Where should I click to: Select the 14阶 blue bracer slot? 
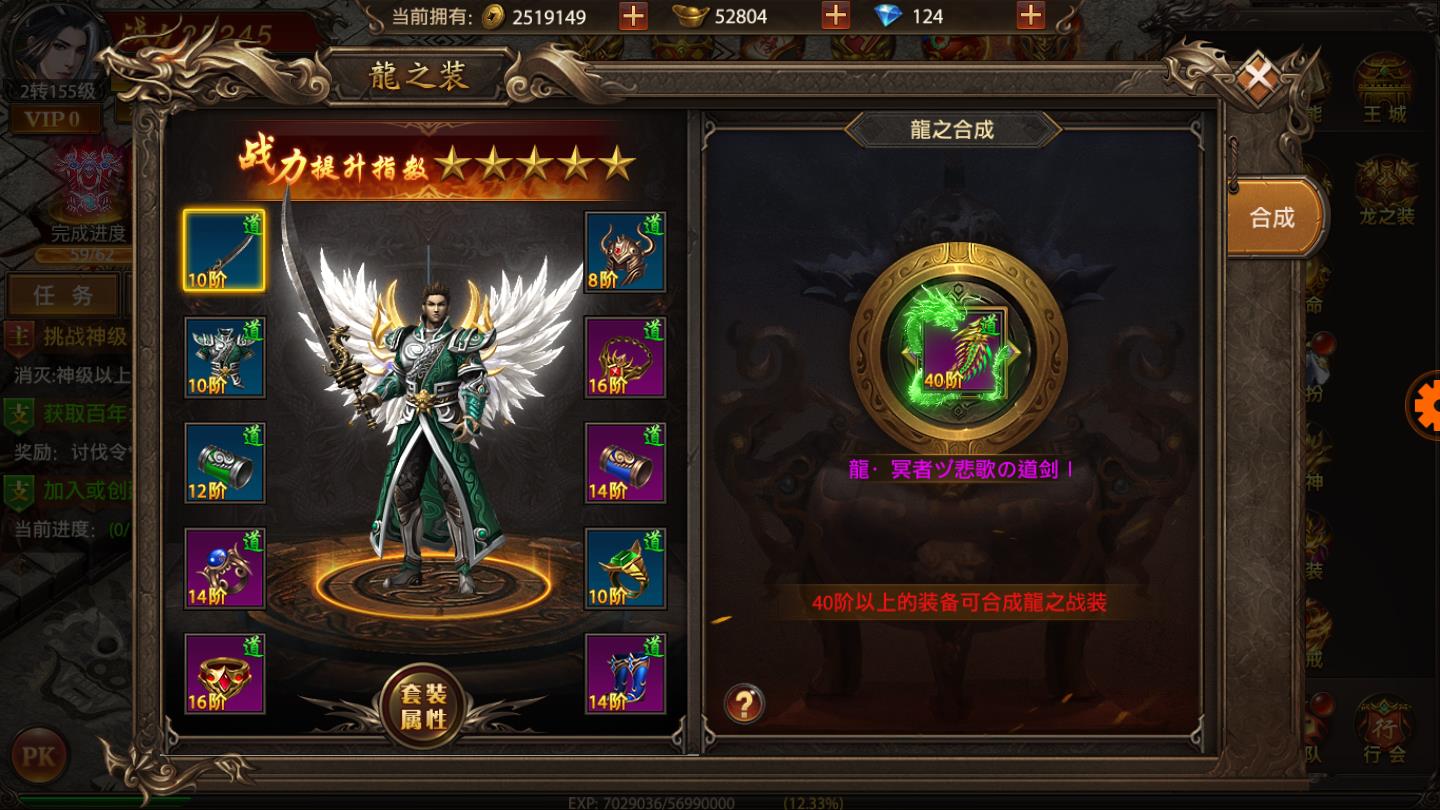625,463
